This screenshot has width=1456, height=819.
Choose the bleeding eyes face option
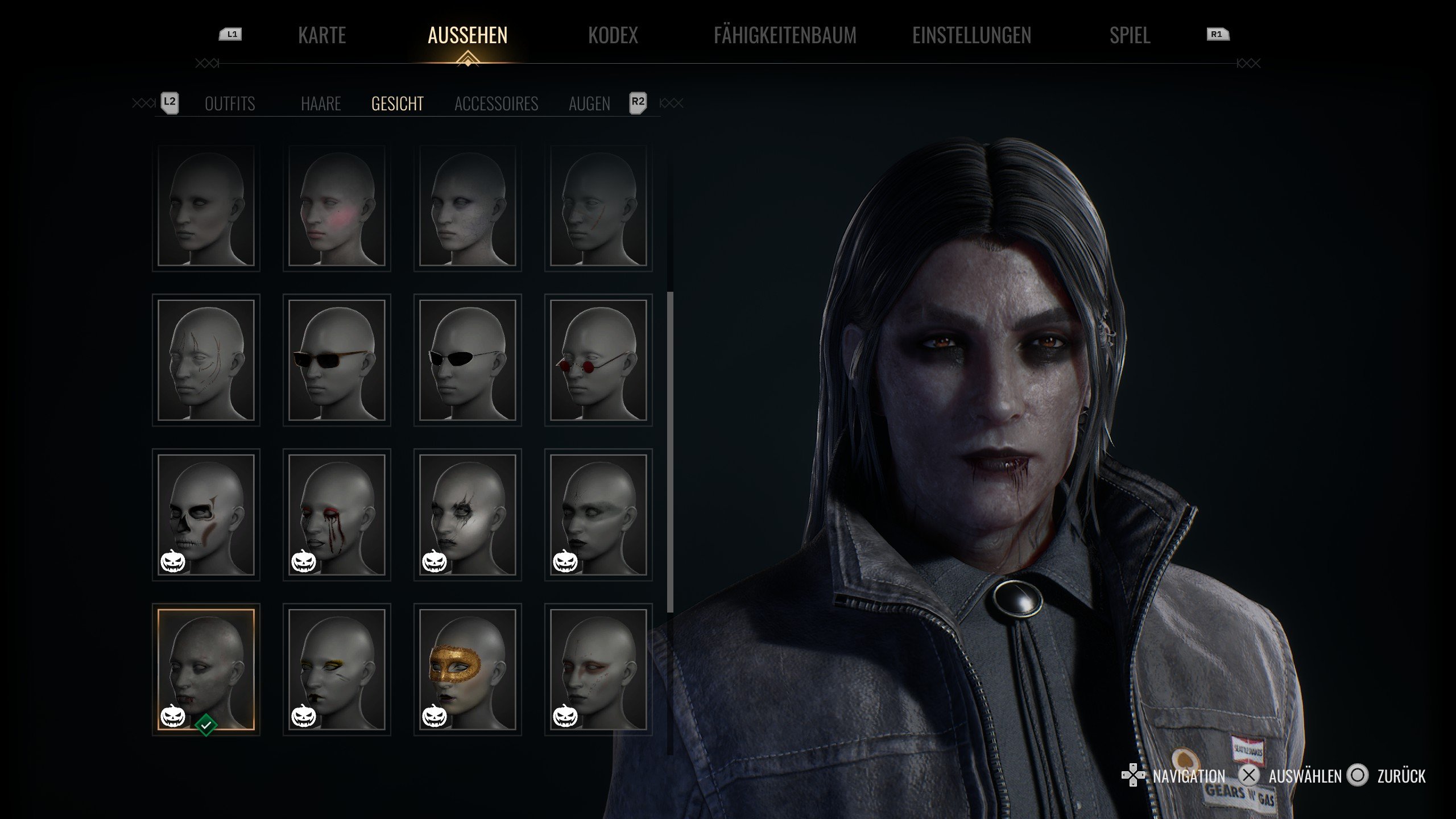pos(337,515)
